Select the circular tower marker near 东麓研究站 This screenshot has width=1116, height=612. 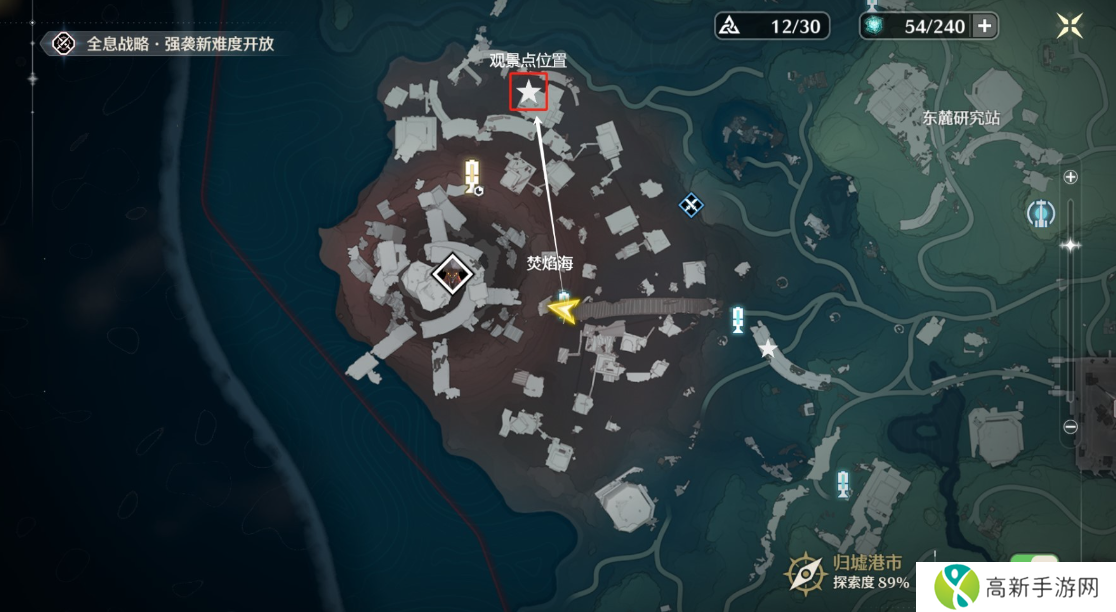pos(1042,212)
